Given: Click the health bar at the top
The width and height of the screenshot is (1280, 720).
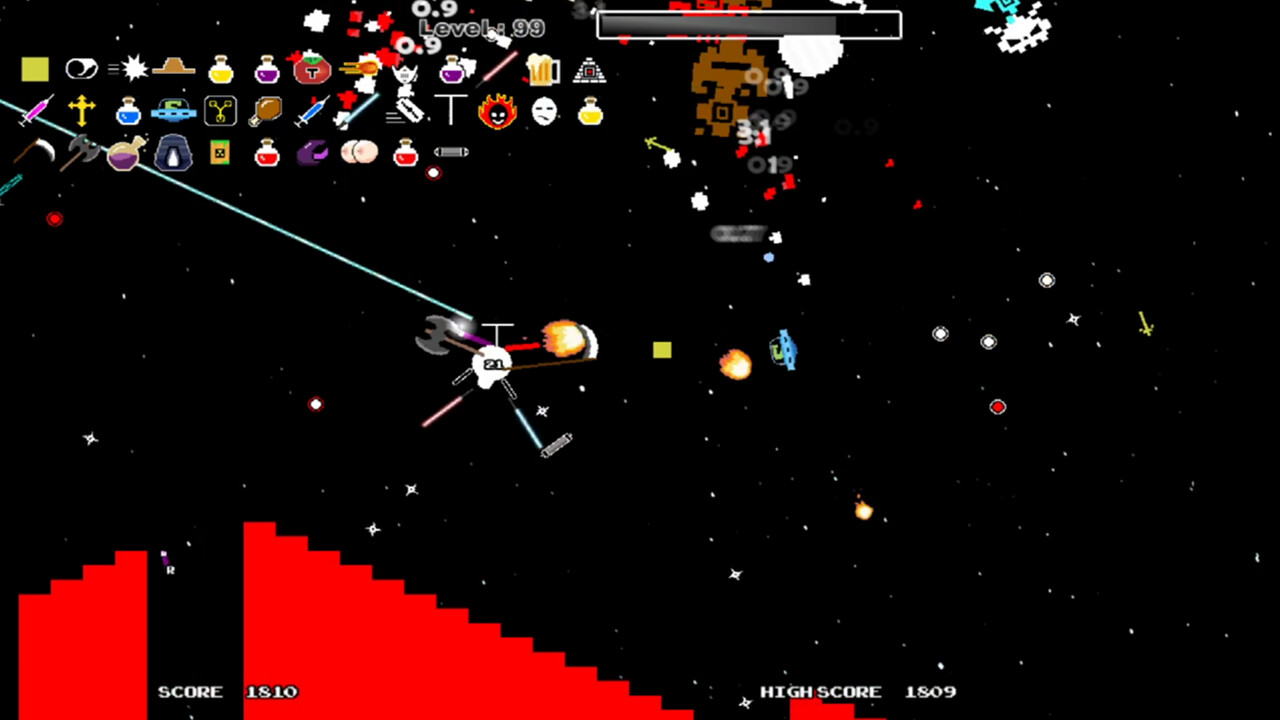Looking at the screenshot, I should pos(748,24).
